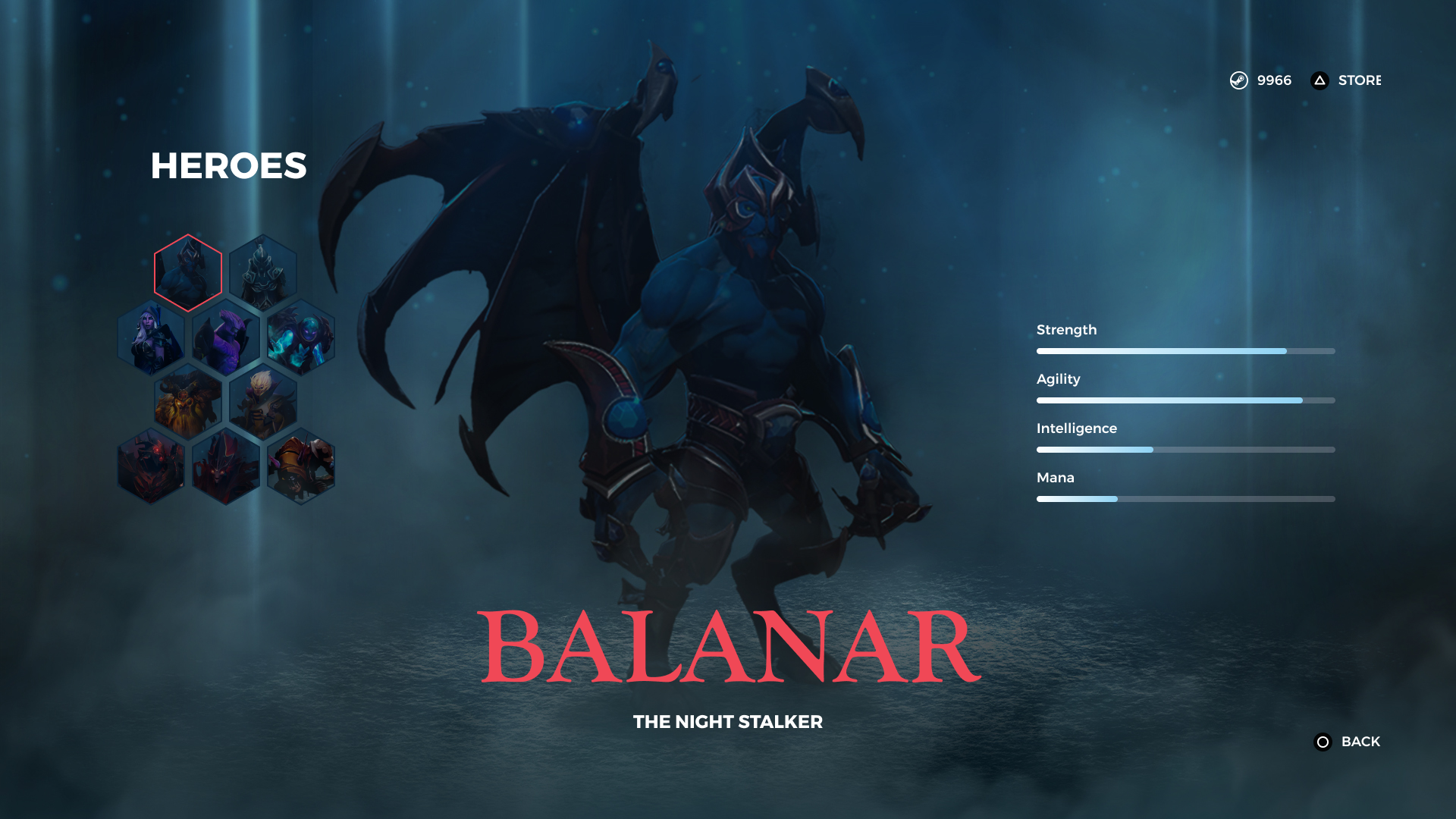Open the STORE menu
Screen dimensions: 1456x819
1360,80
